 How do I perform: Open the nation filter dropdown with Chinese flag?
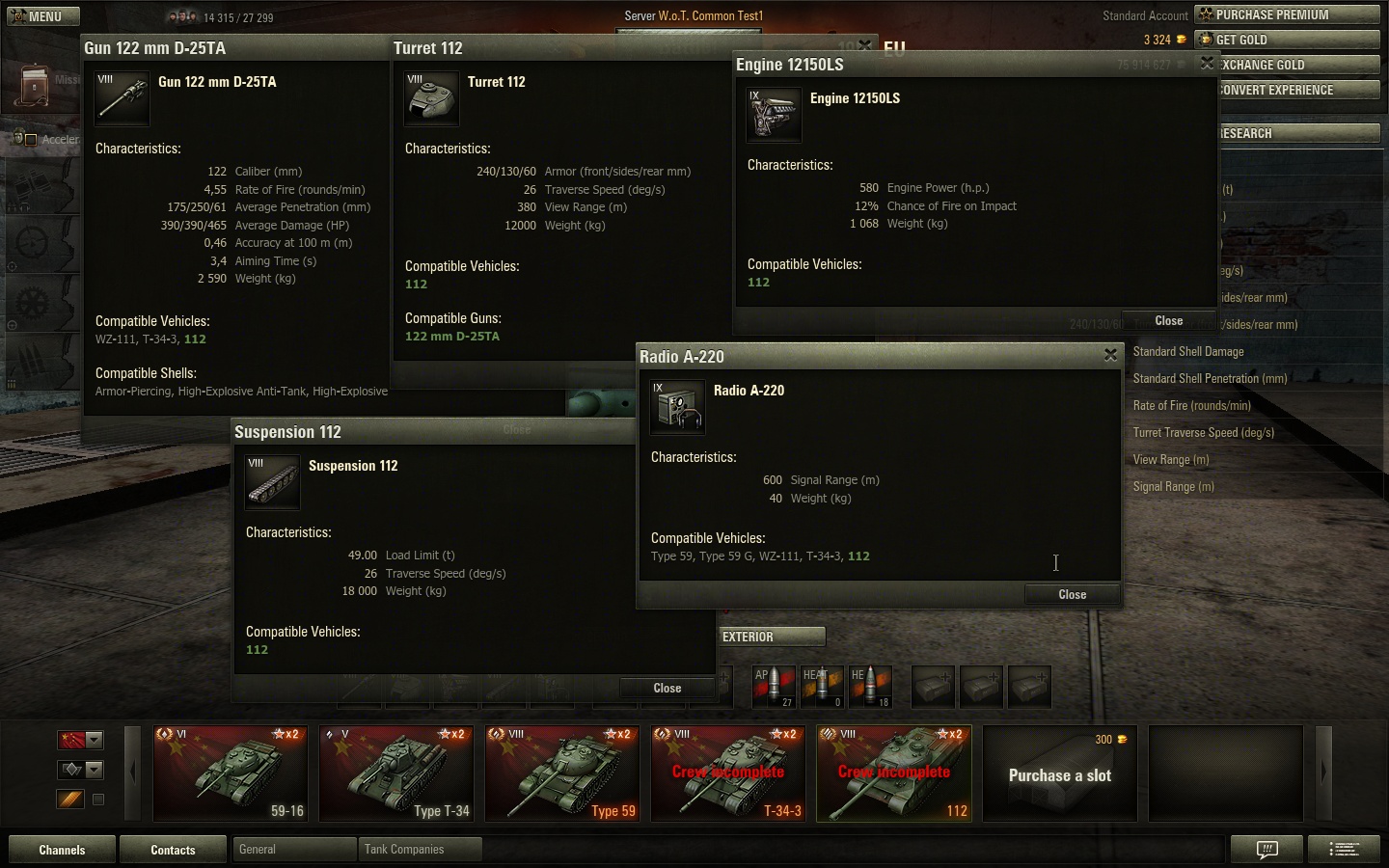coord(81,740)
